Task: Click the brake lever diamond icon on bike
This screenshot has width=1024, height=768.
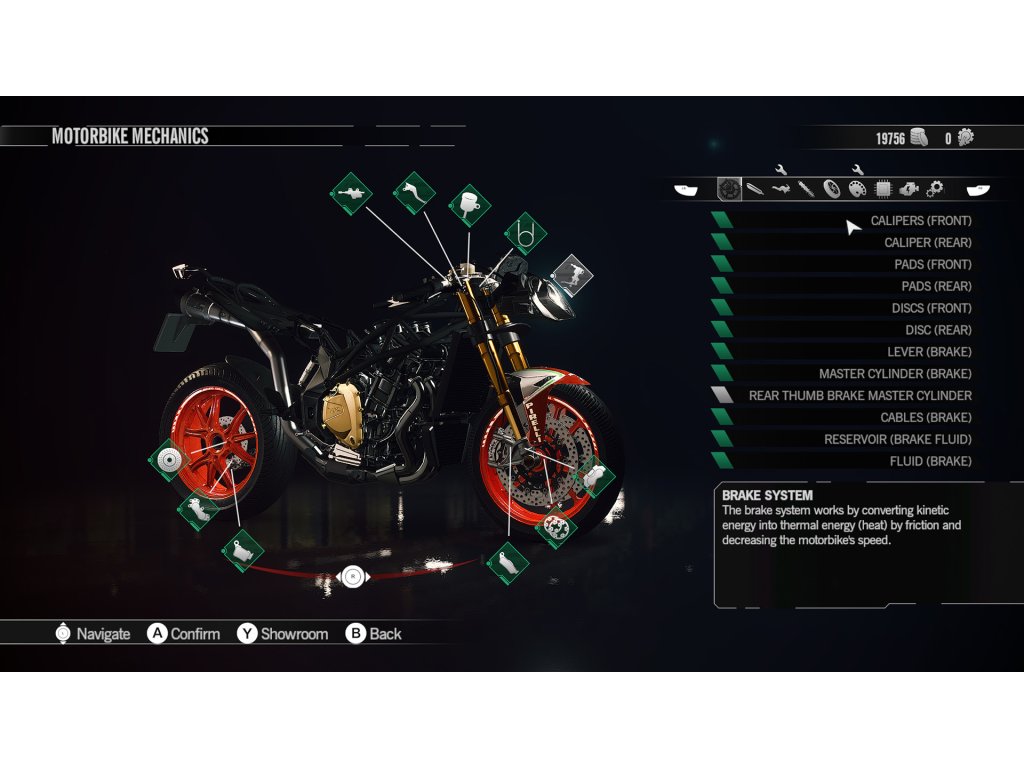Action: click(x=413, y=191)
